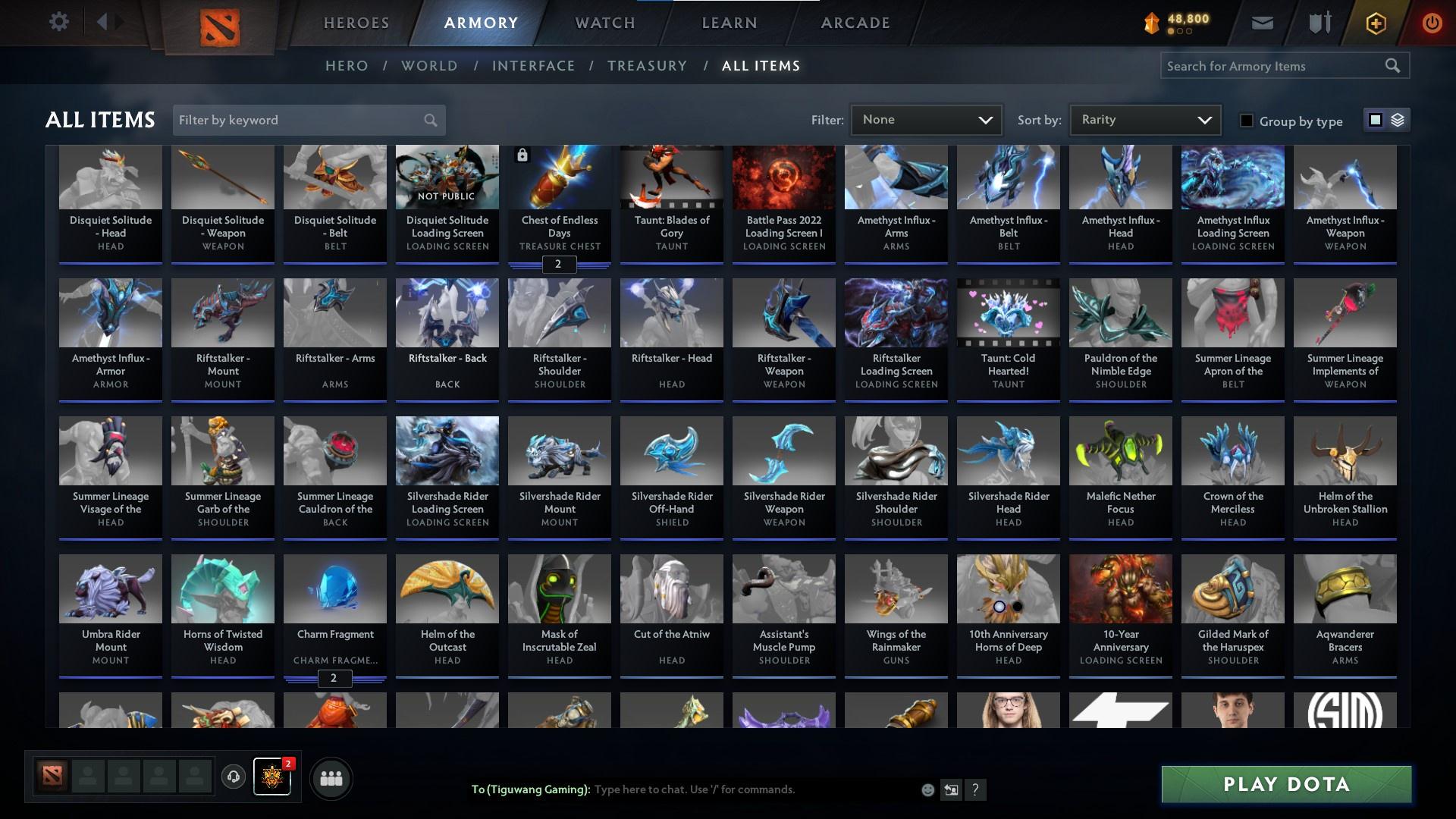Click the chat help question mark button

[x=976, y=789]
